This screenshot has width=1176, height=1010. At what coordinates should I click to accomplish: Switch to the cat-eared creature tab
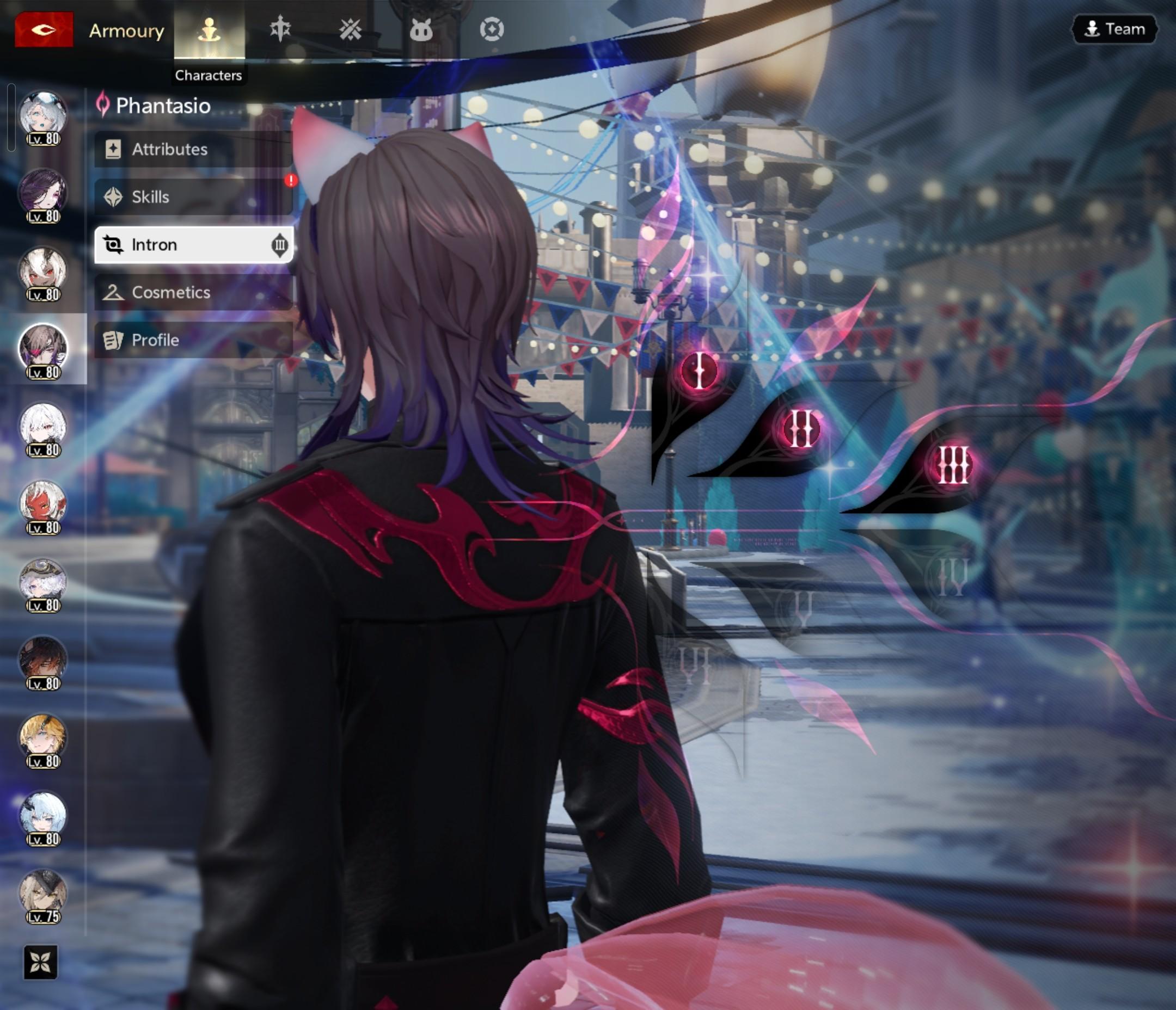pos(420,29)
